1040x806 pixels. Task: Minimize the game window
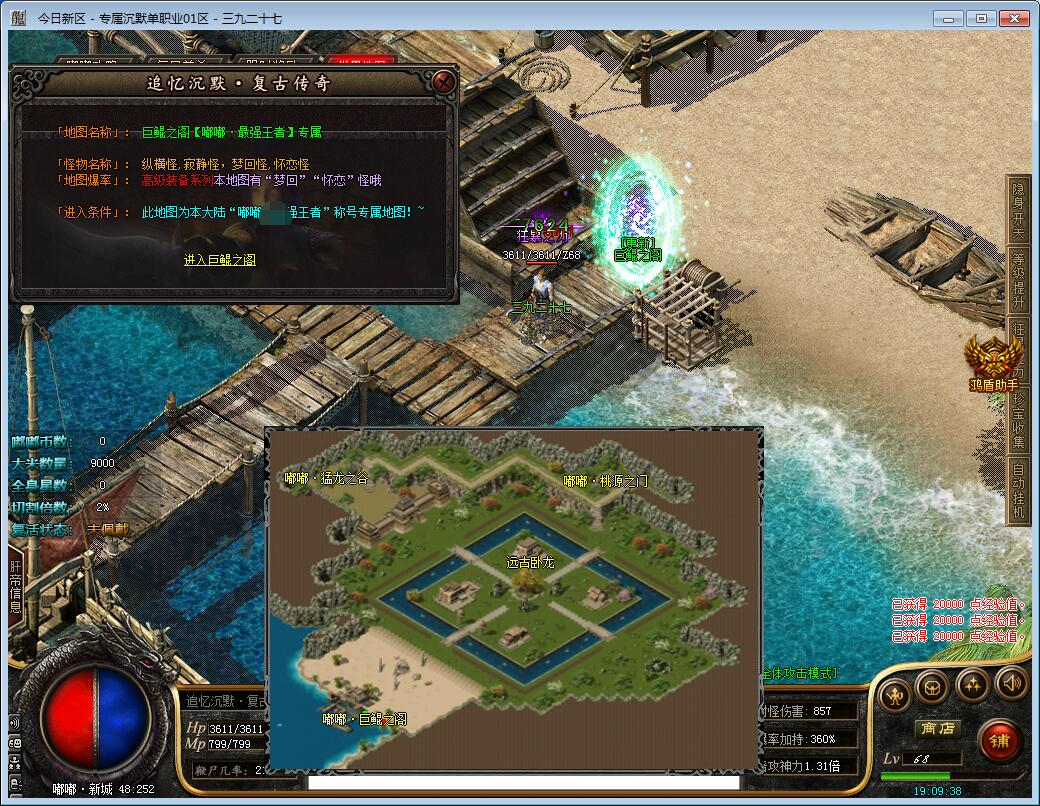[951, 18]
